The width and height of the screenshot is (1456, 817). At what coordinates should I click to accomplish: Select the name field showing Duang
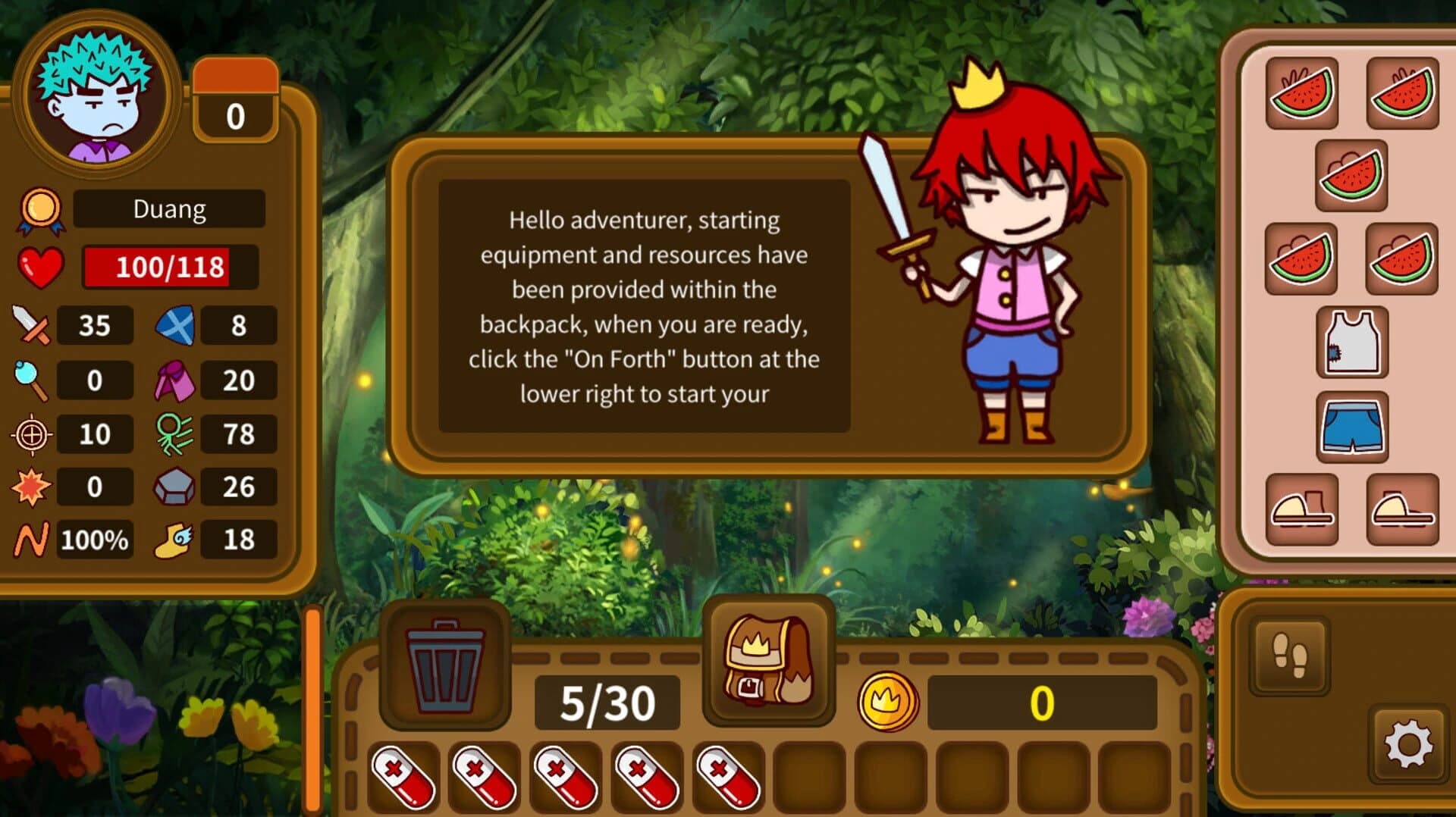168,209
